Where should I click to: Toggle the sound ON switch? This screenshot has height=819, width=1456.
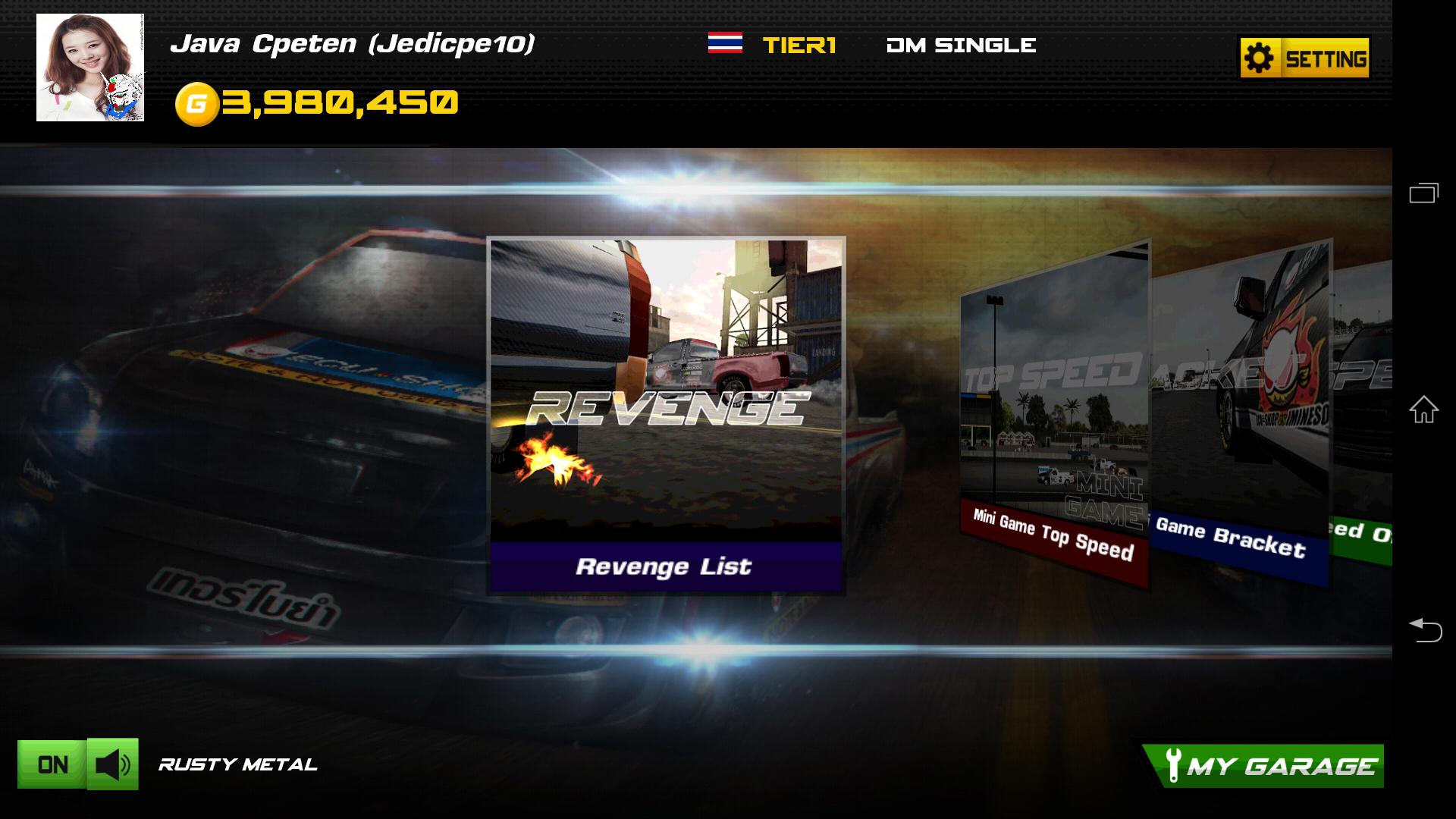(x=50, y=765)
